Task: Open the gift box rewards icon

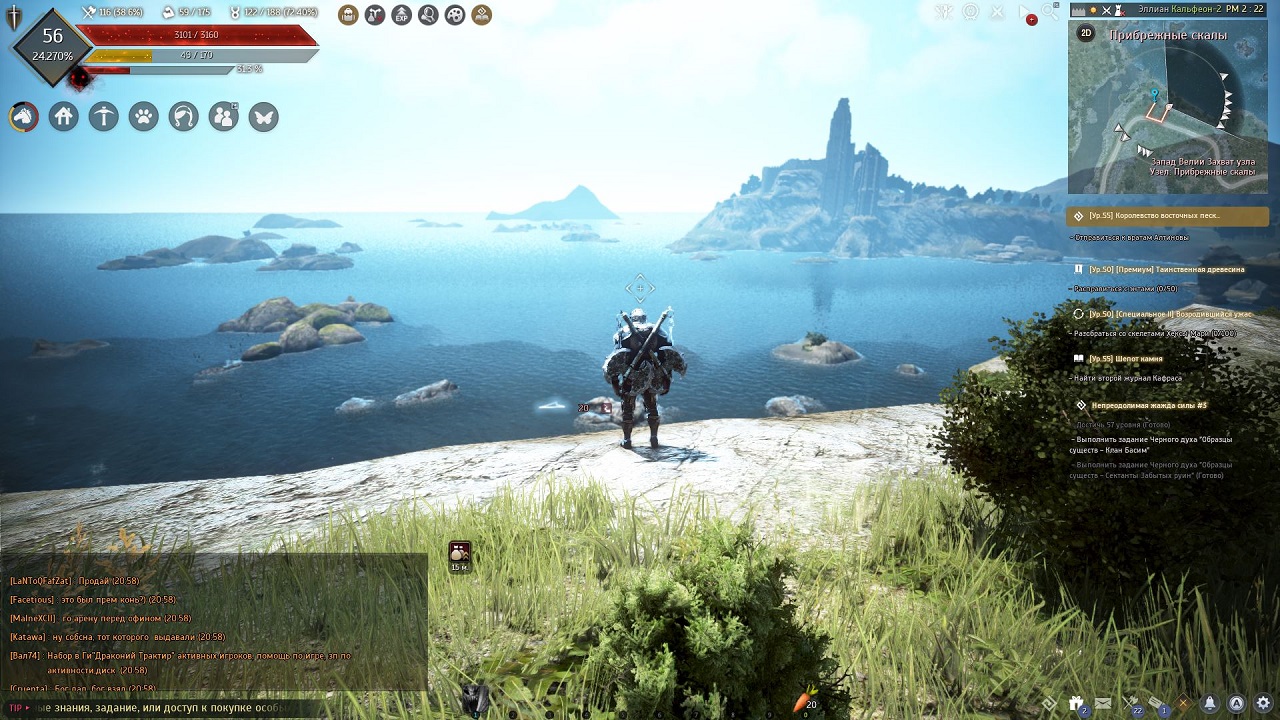Action: coord(1076,703)
